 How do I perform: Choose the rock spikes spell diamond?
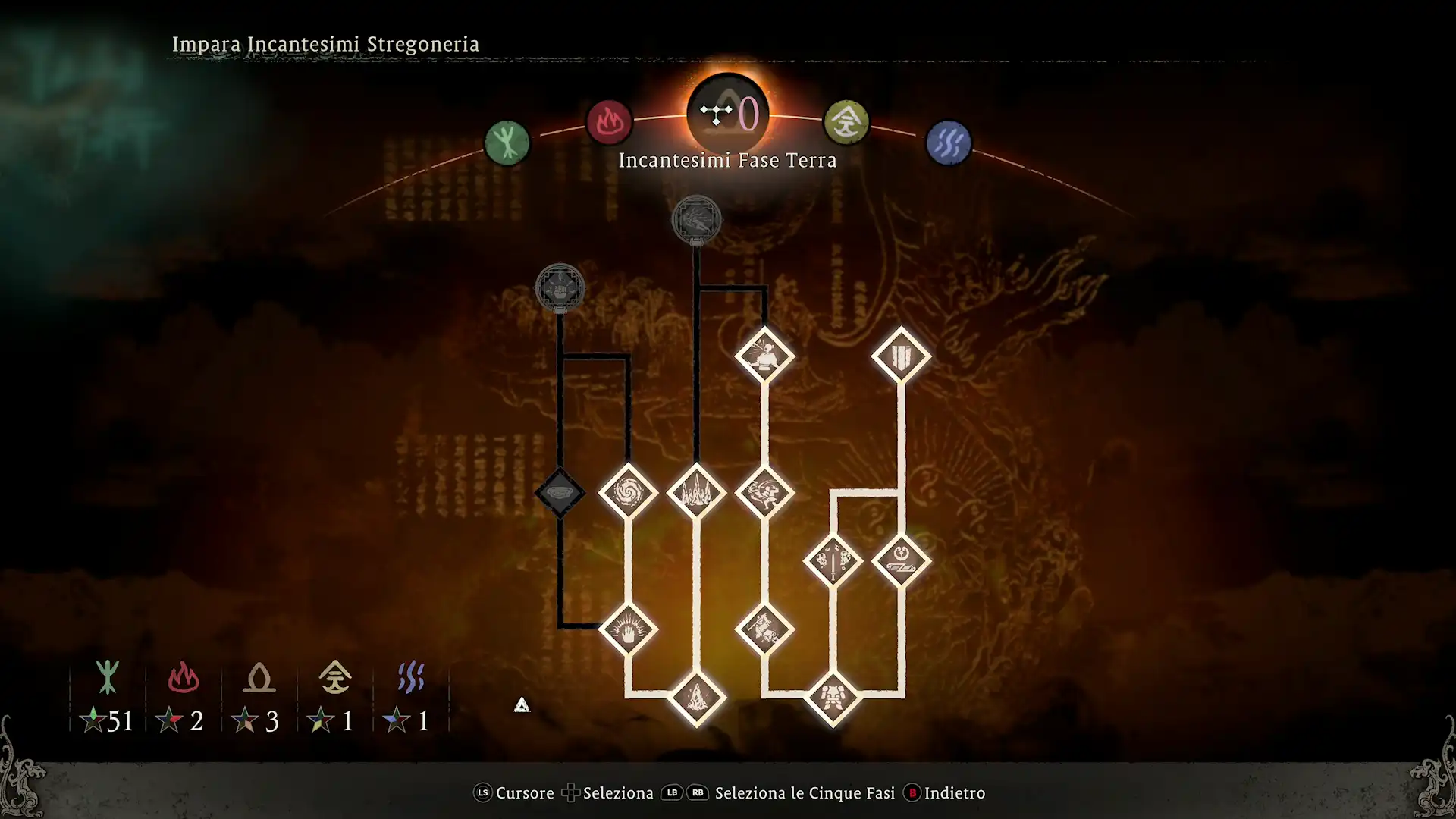pos(697,493)
